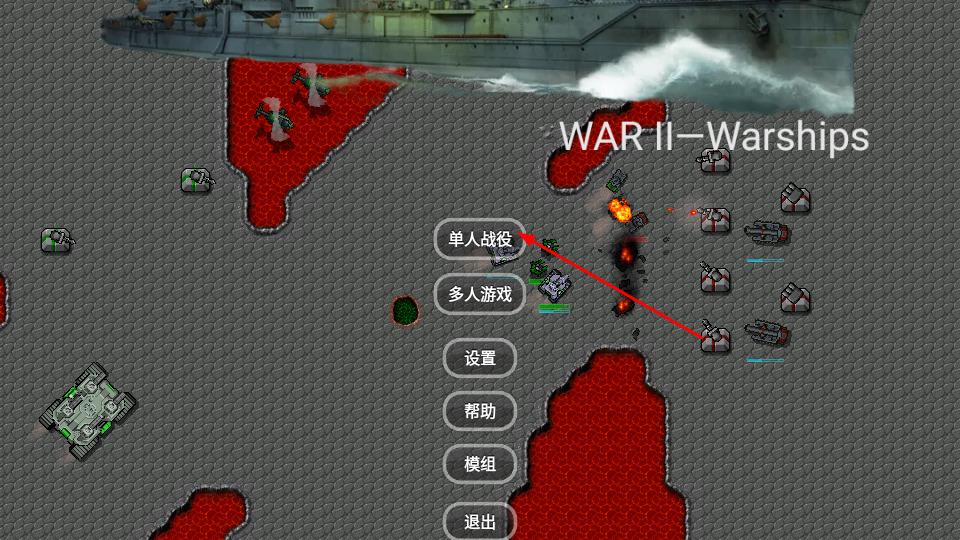Start the 单人战役 single-player campaign
The image size is (960, 540).
tap(480, 240)
